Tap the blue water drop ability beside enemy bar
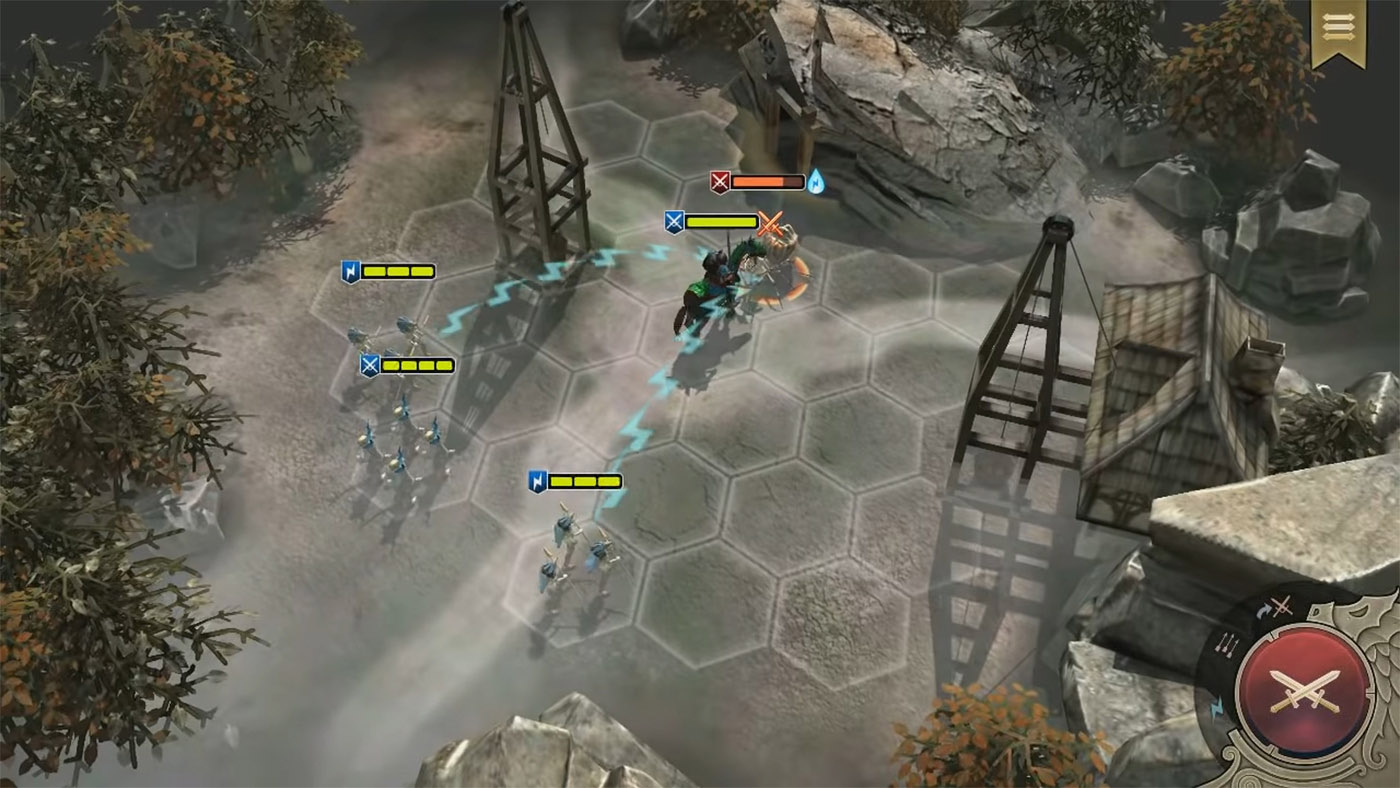1400x788 pixels. tap(816, 181)
